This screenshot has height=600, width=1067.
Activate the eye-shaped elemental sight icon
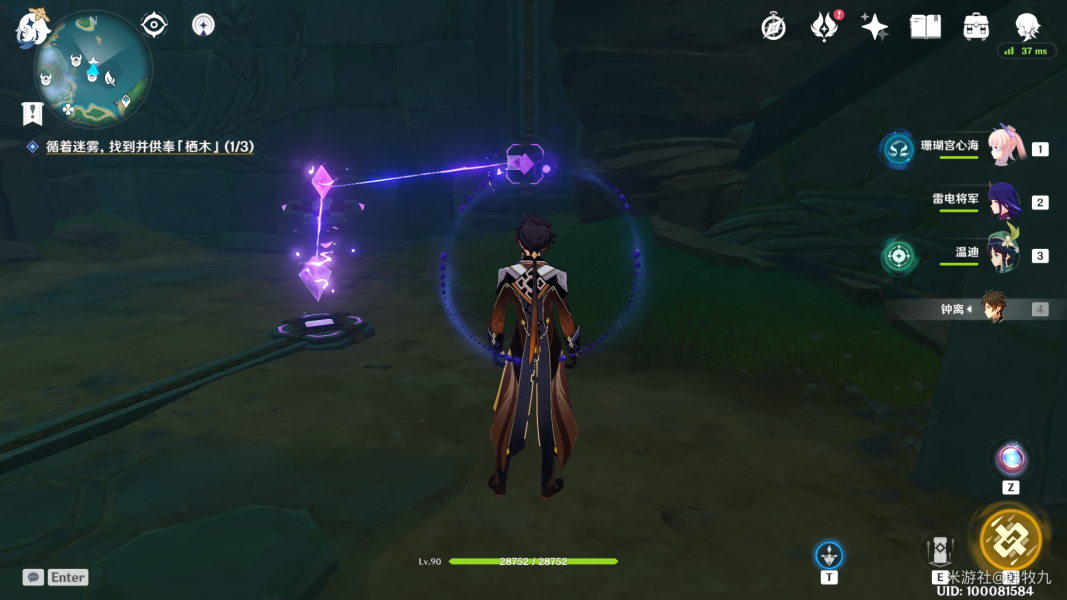click(x=154, y=25)
